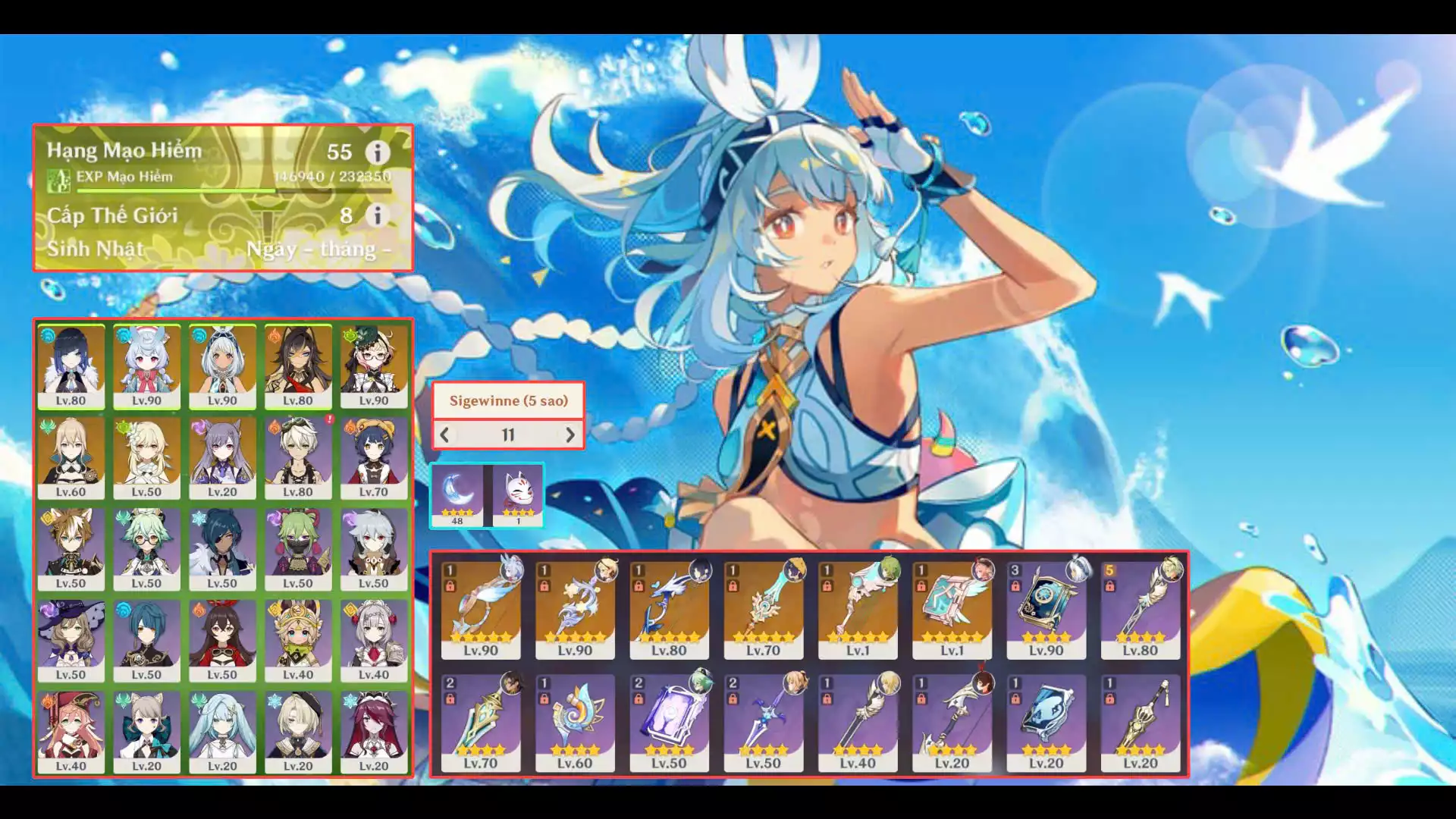The width and height of the screenshot is (1456, 819).
Task: Choose Jean's Lv.60 portrait
Action: point(71,459)
